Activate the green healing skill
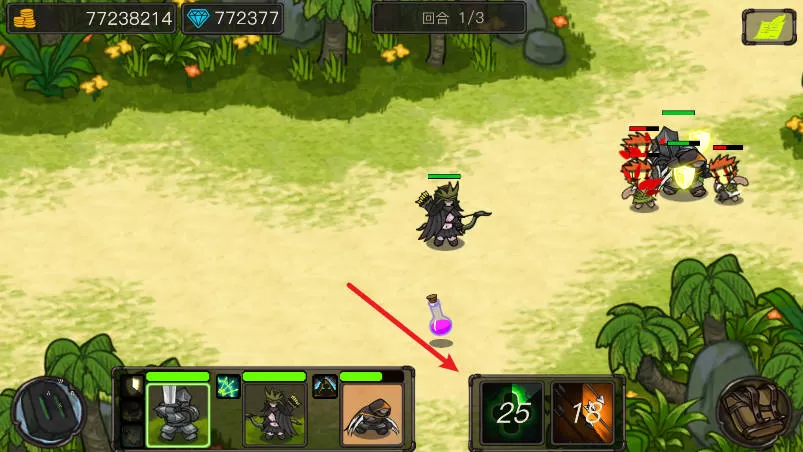 pos(513,412)
